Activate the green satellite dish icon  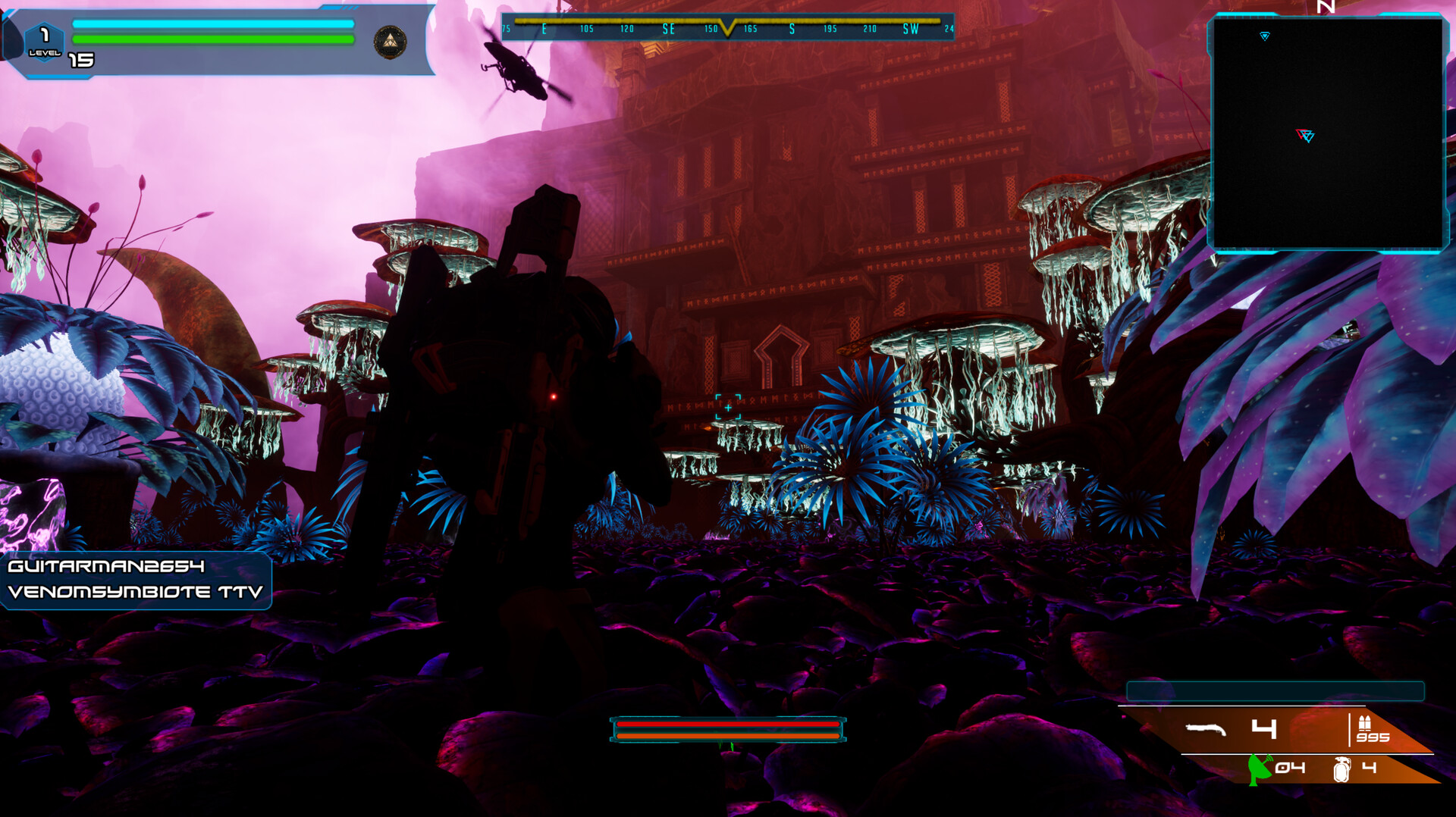1259,768
